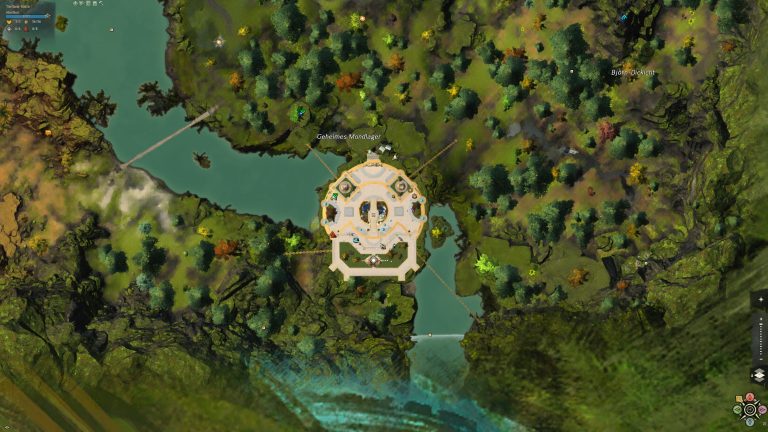This screenshot has width=768, height=432.
Task: Select the purple marker on the marker wheel
Action: click(762, 409)
